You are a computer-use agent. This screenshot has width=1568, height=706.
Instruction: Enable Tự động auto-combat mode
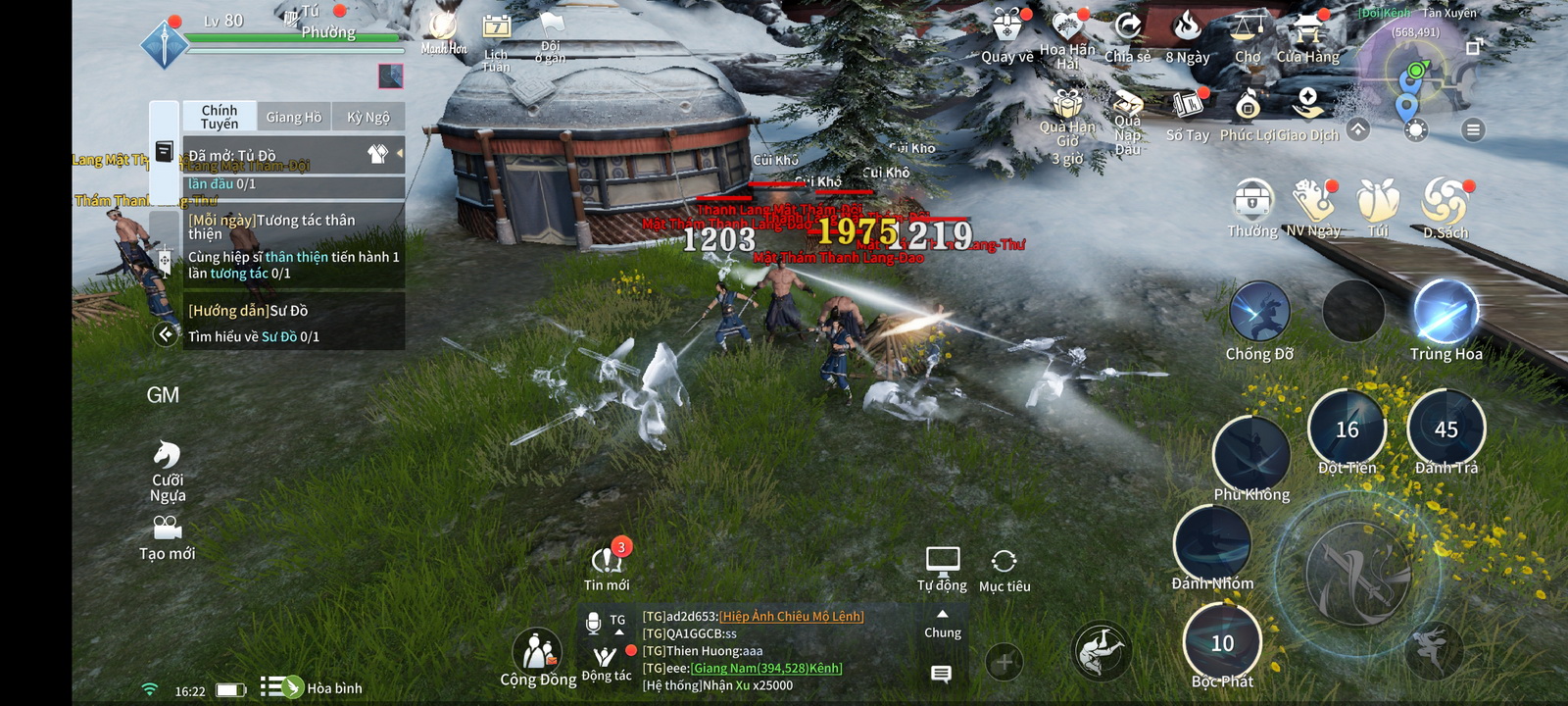[944, 560]
